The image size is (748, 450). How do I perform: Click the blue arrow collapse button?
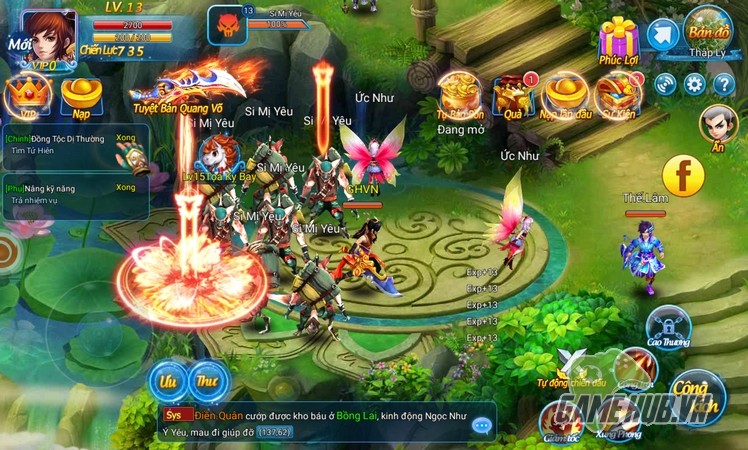pyautogui.click(x=662, y=35)
